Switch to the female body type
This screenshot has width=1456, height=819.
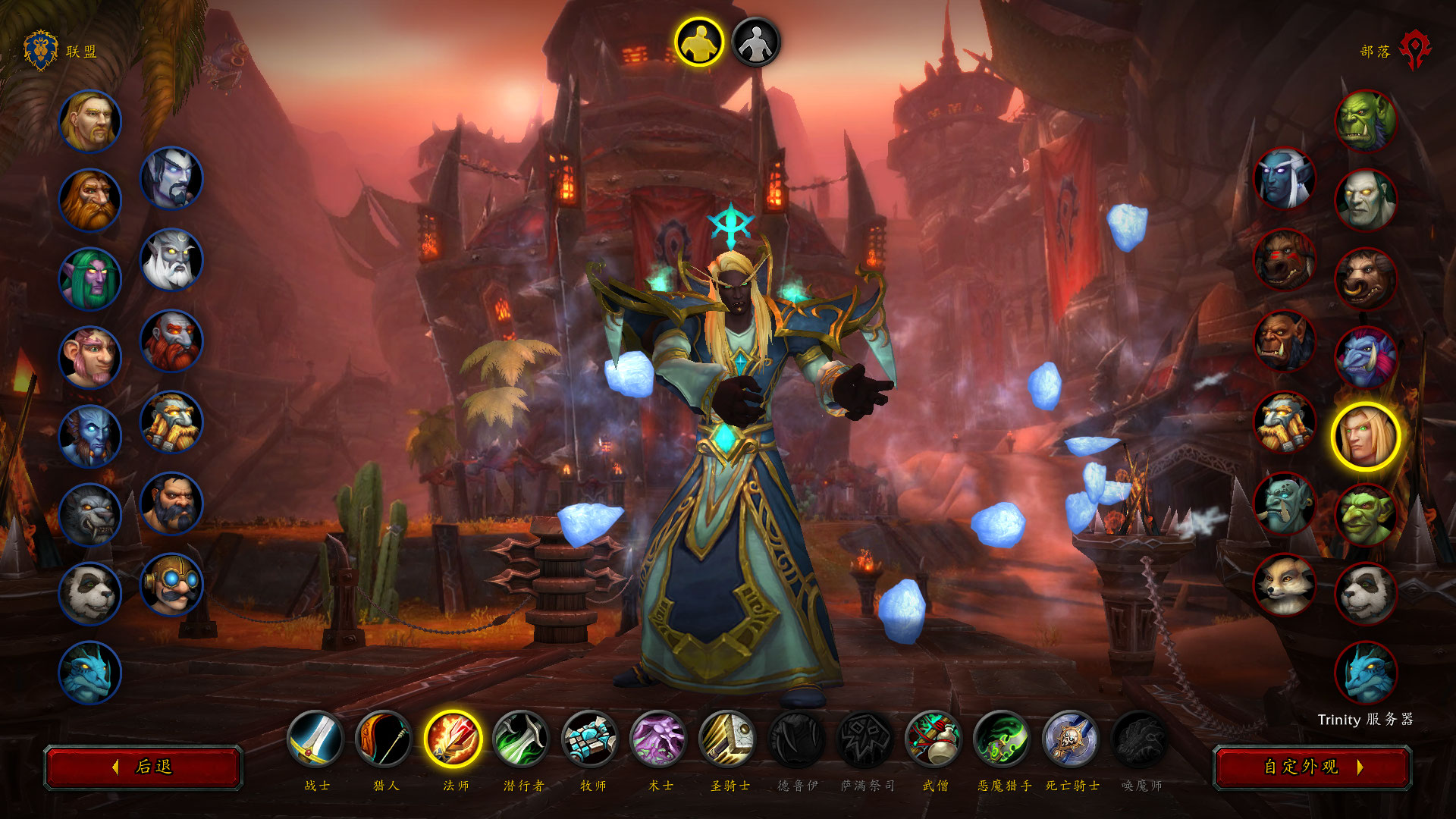coord(756,42)
